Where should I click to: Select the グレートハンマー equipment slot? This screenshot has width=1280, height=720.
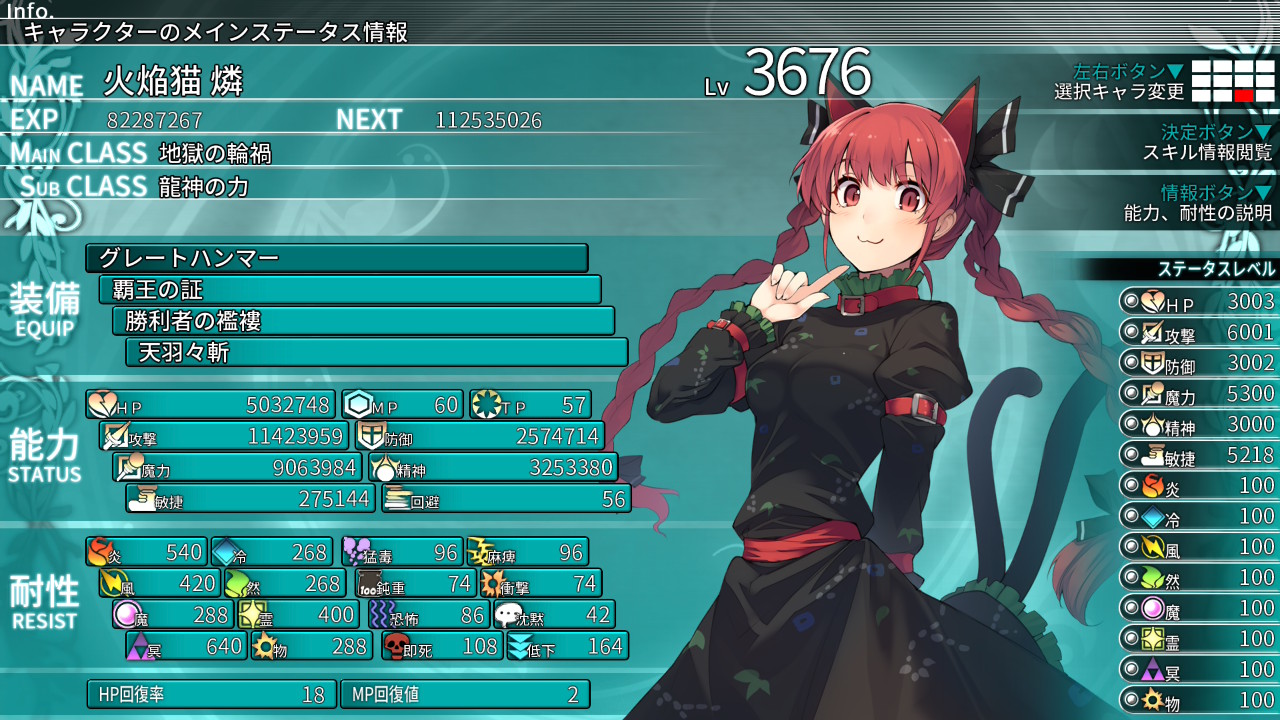click(x=336, y=258)
